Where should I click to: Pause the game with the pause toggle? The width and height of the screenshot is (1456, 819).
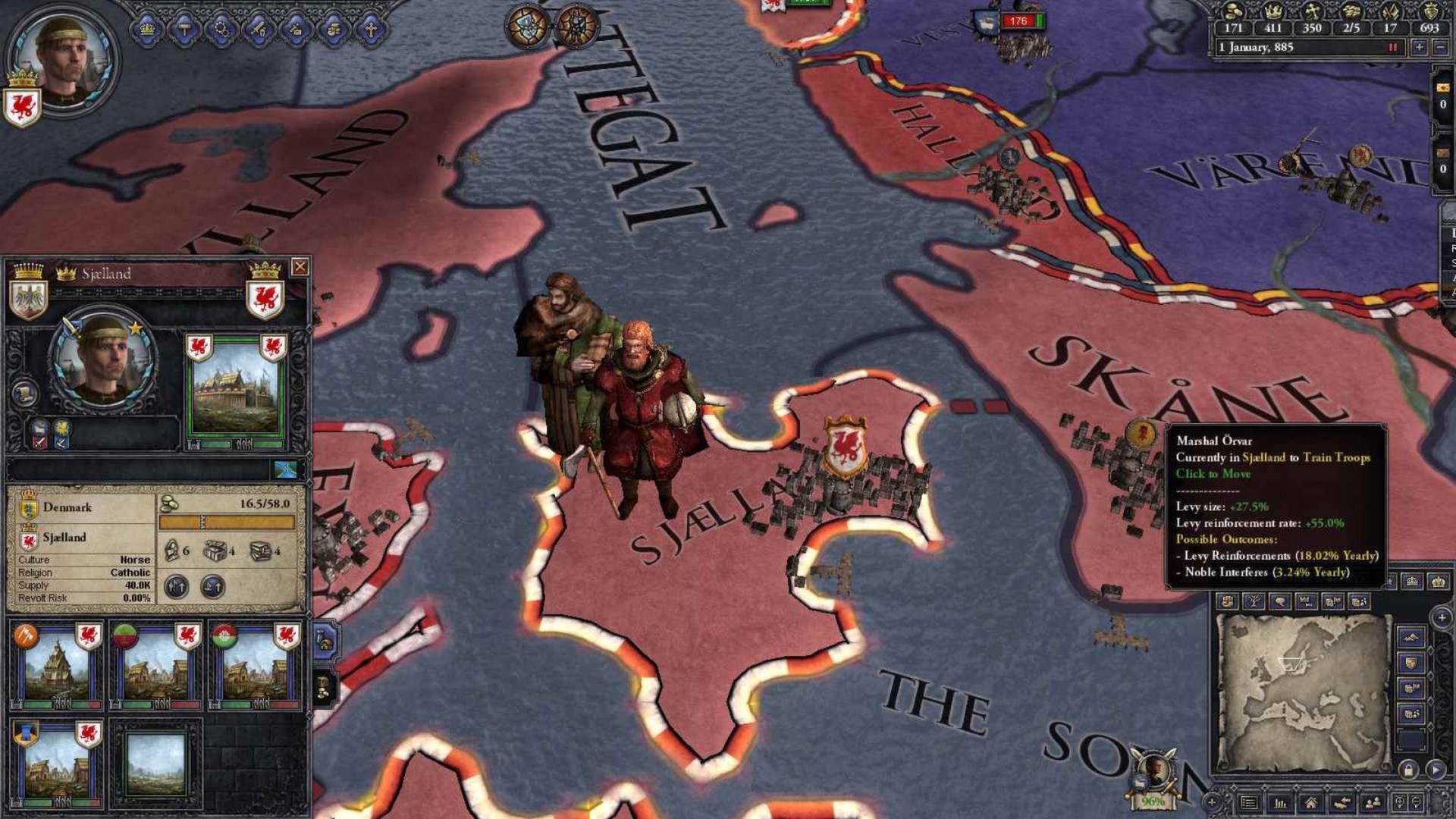[x=1392, y=48]
